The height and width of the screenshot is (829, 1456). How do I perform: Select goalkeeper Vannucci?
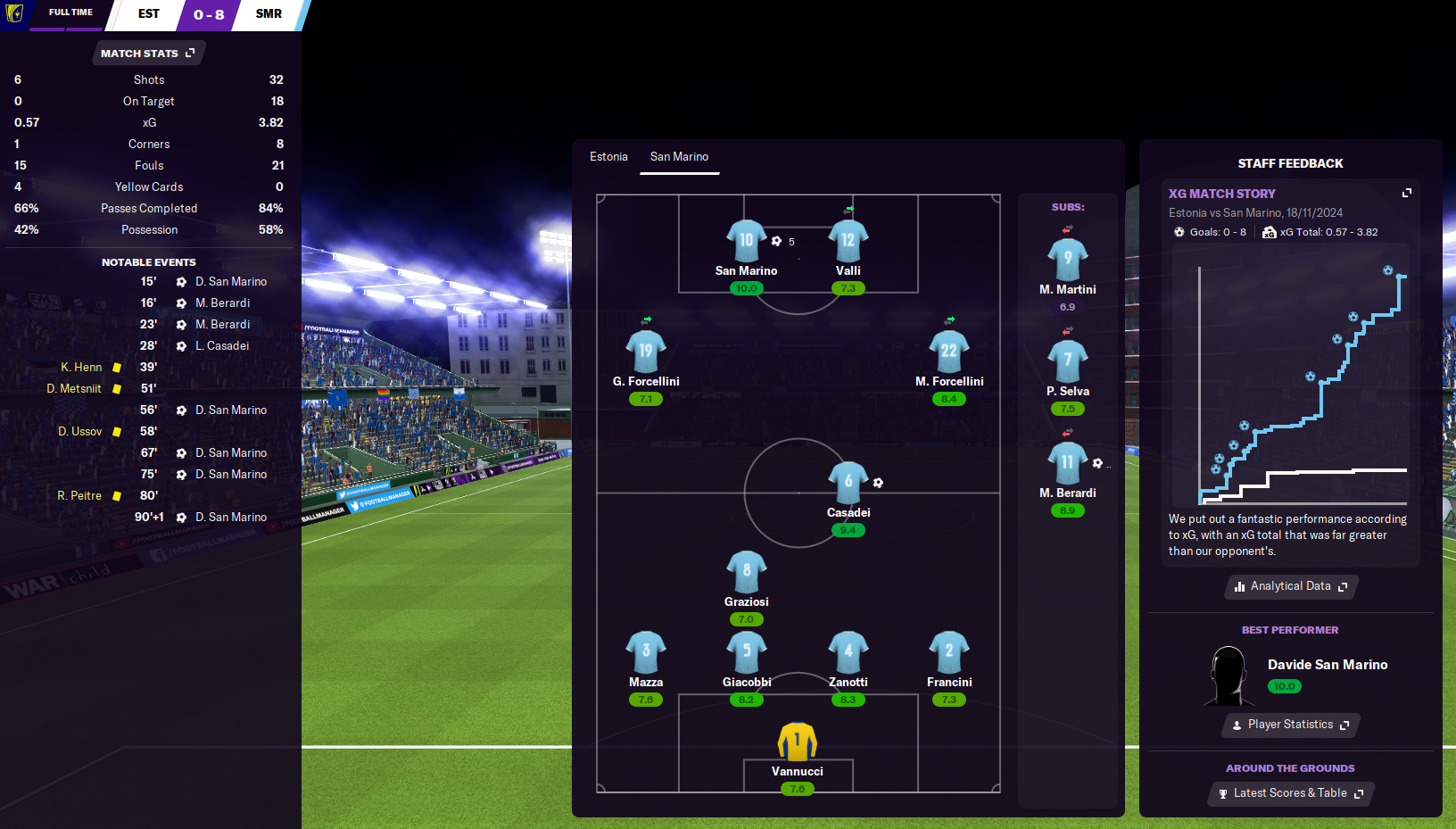797,742
